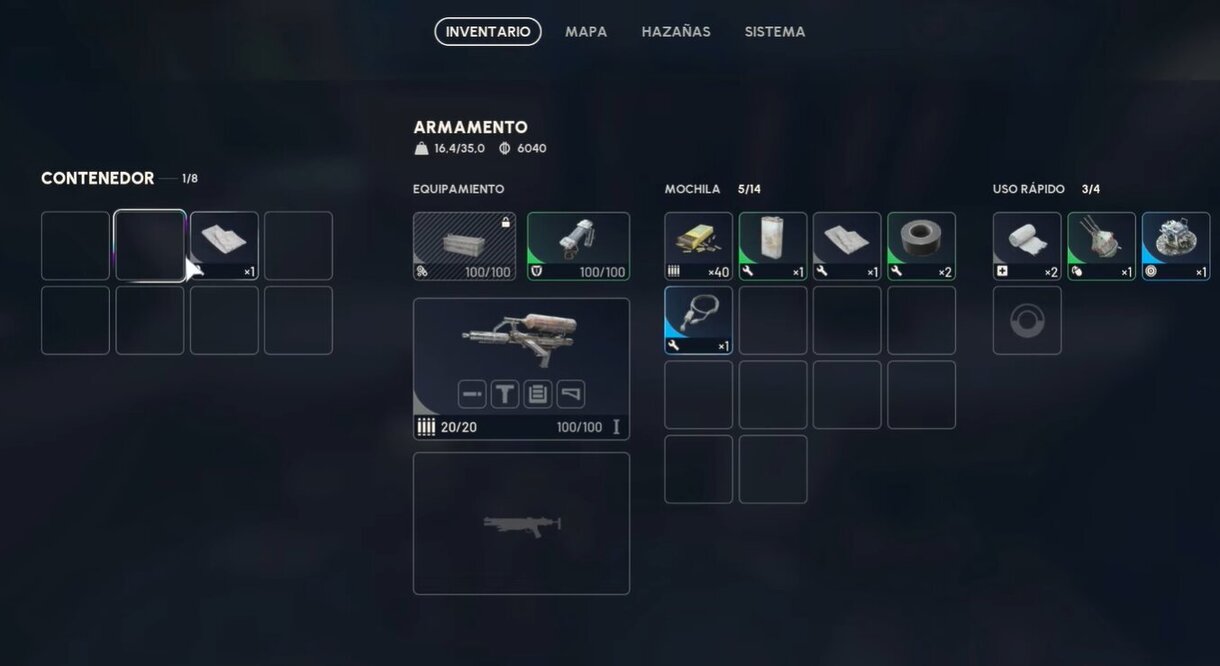Screen dimensions: 1220x666
Task: Select the locked augment equipment slot
Action: point(465,246)
